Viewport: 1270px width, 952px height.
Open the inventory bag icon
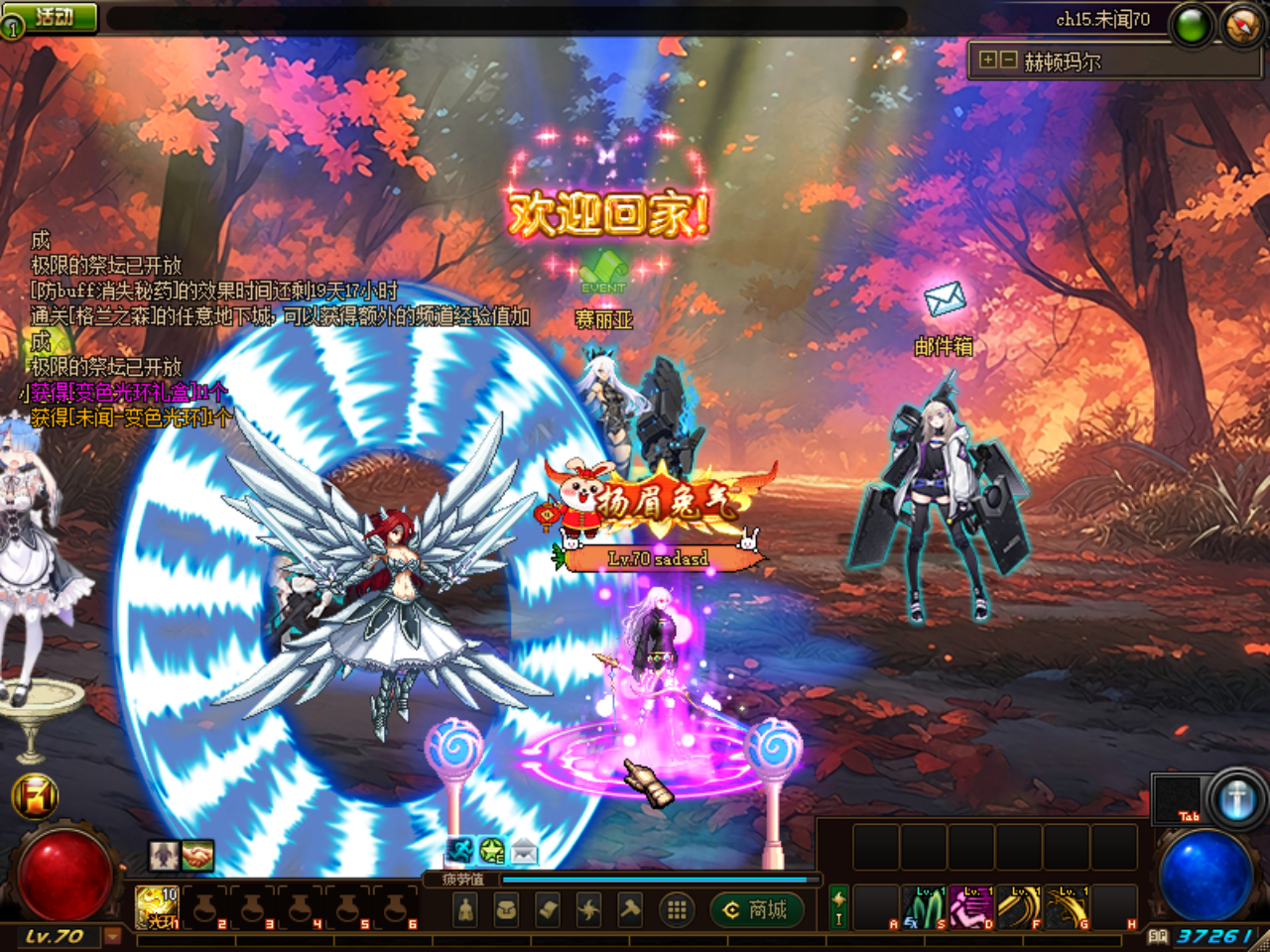(507, 911)
